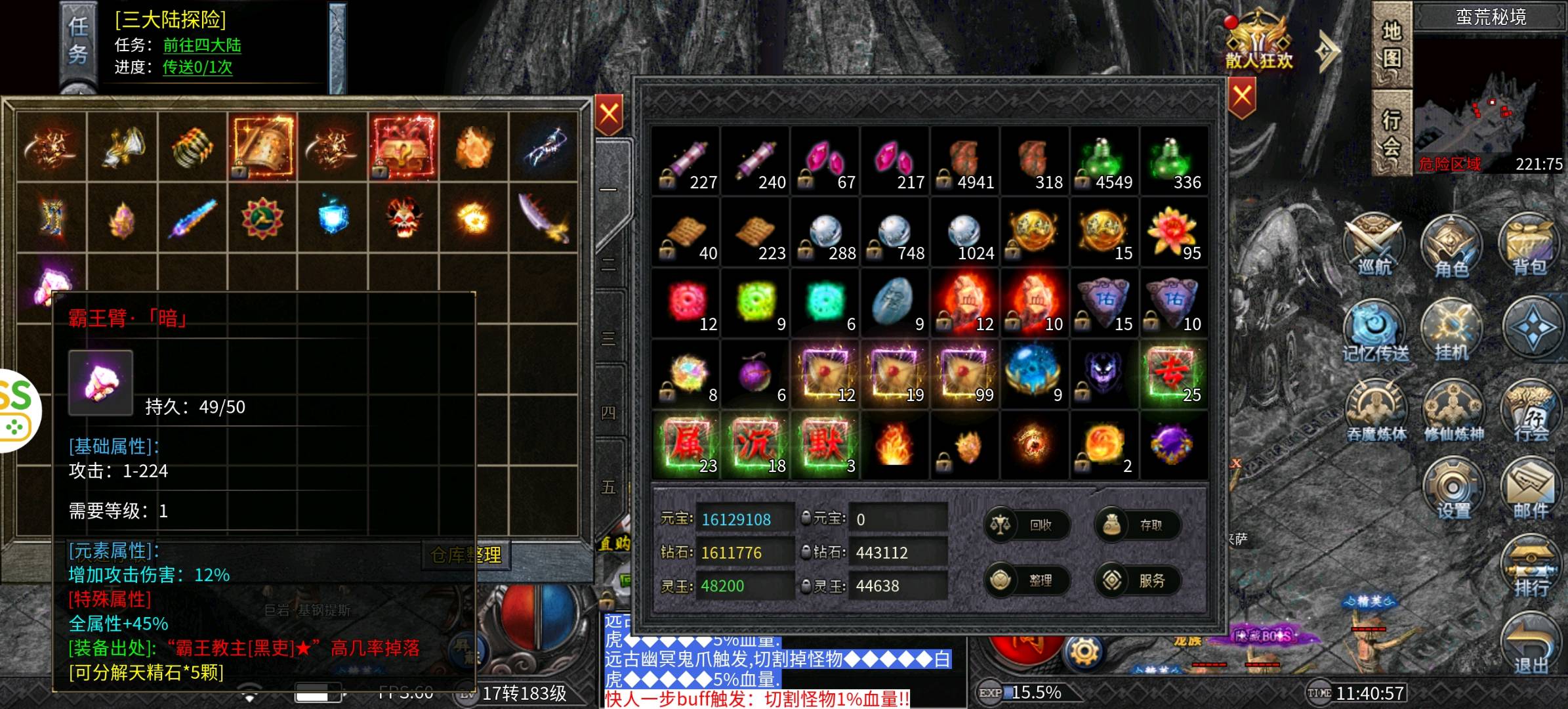Close the backpack inventory panel
The width and height of the screenshot is (1568, 709).
(1242, 98)
